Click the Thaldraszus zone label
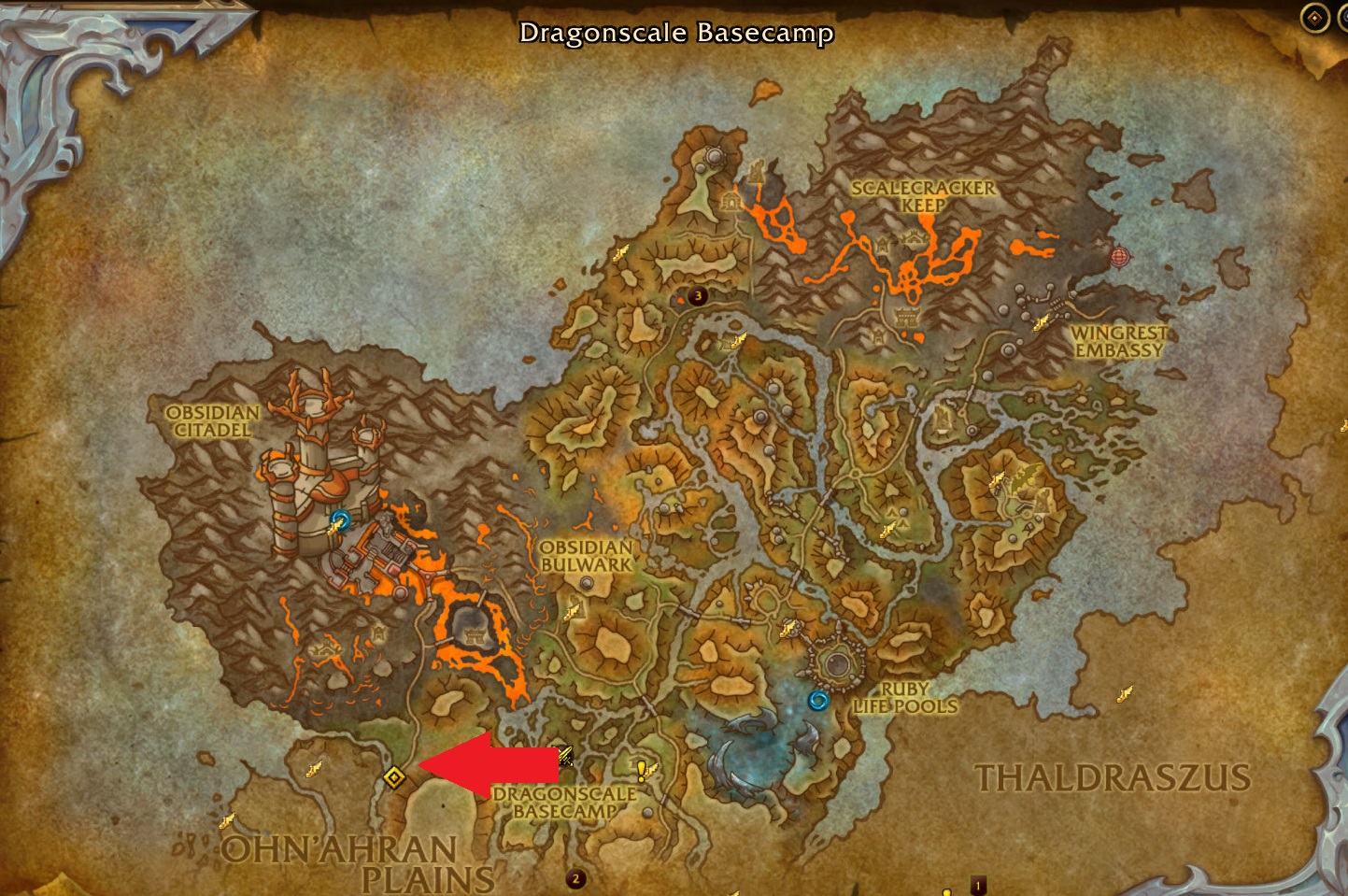Screen dimensions: 1348x896 1112,775
